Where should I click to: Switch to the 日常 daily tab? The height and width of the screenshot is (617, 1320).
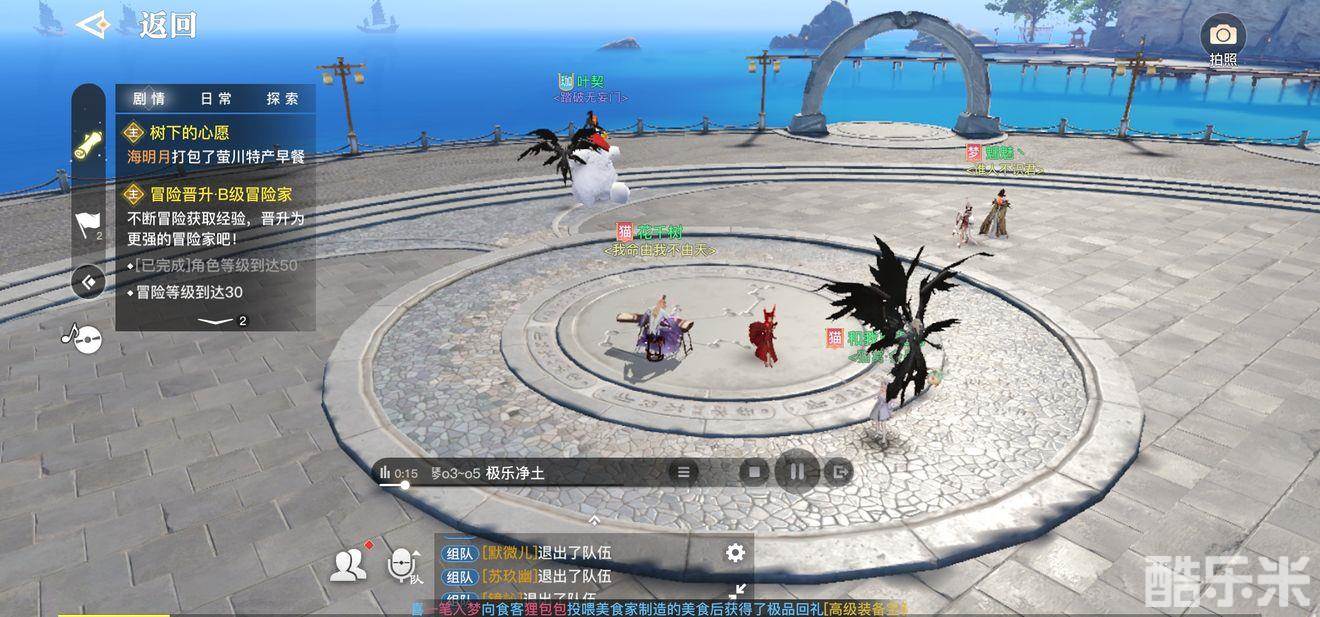click(x=216, y=98)
